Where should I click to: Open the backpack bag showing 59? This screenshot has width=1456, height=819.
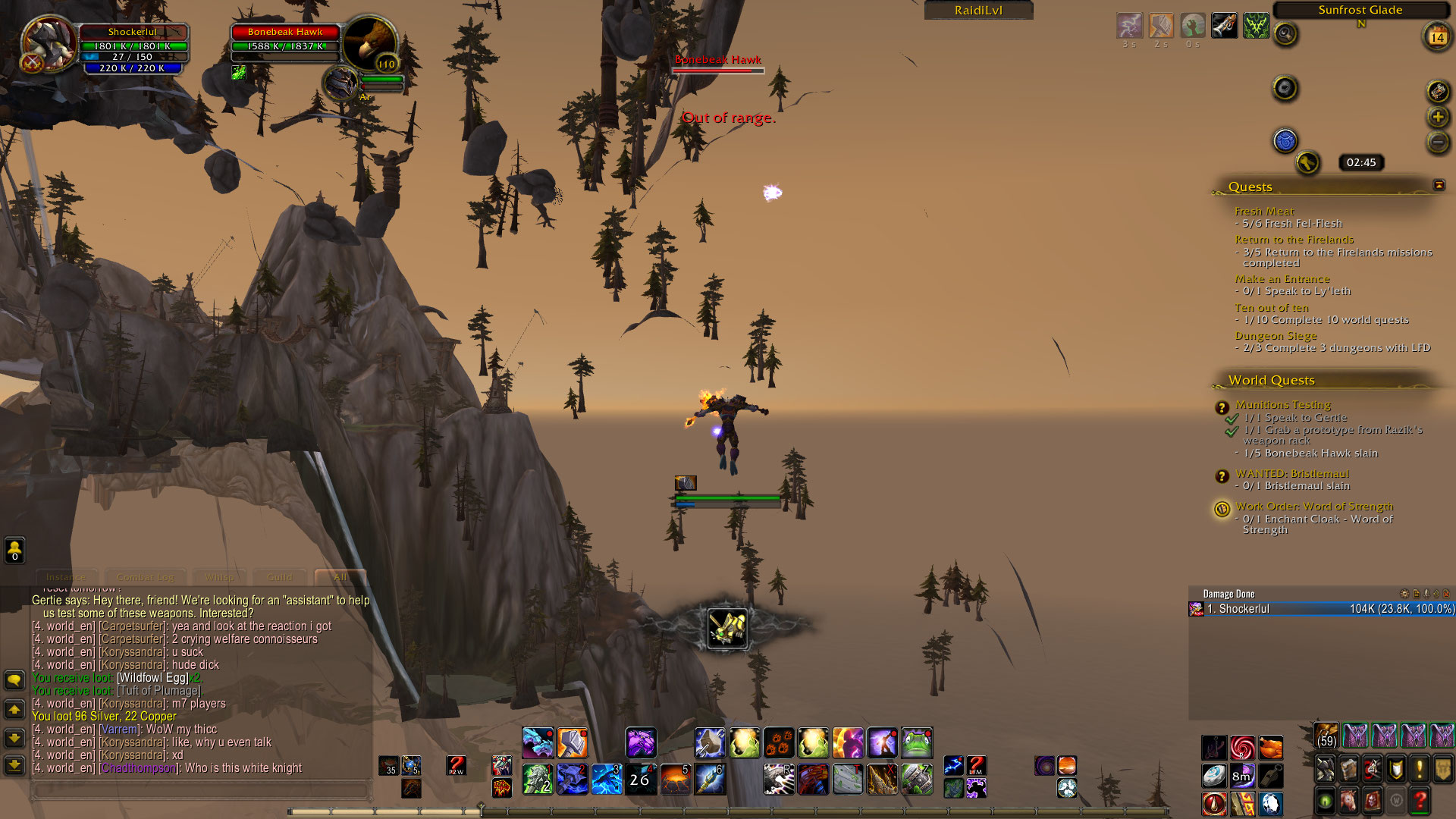[x=1326, y=736]
